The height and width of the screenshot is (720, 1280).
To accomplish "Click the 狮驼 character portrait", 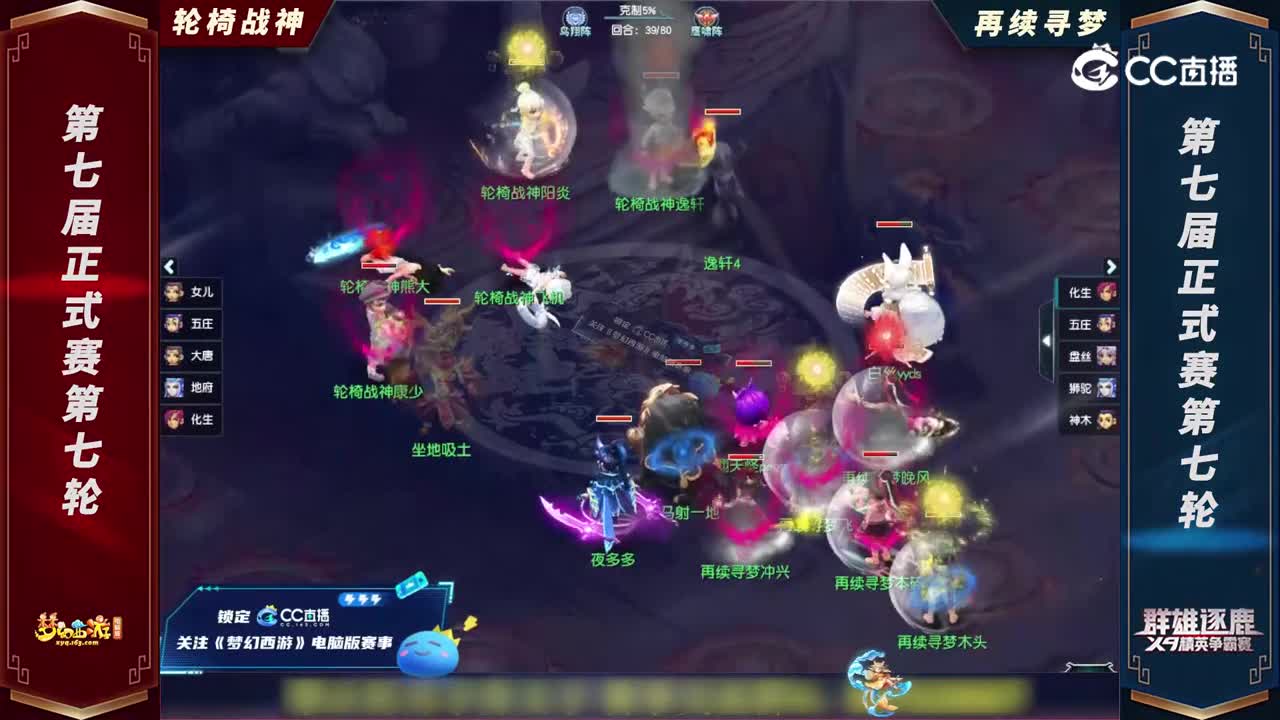I will [1088, 390].
